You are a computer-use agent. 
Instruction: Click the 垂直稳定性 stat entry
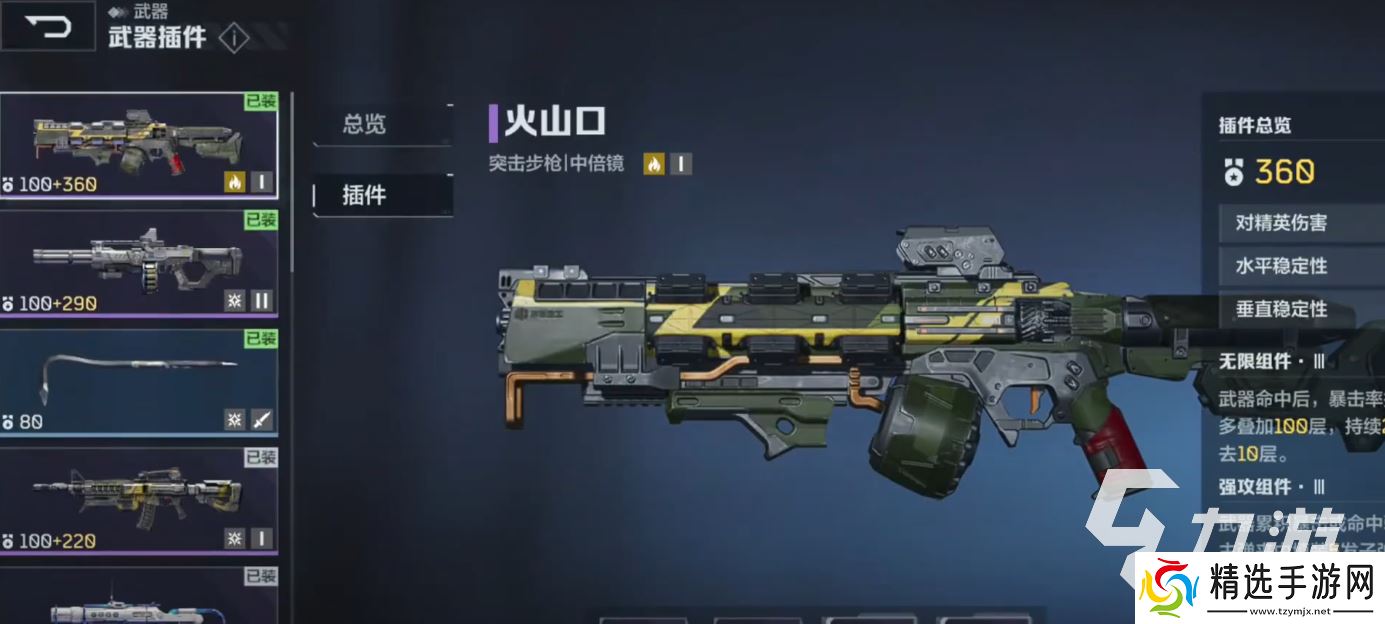tap(1281, 309)
